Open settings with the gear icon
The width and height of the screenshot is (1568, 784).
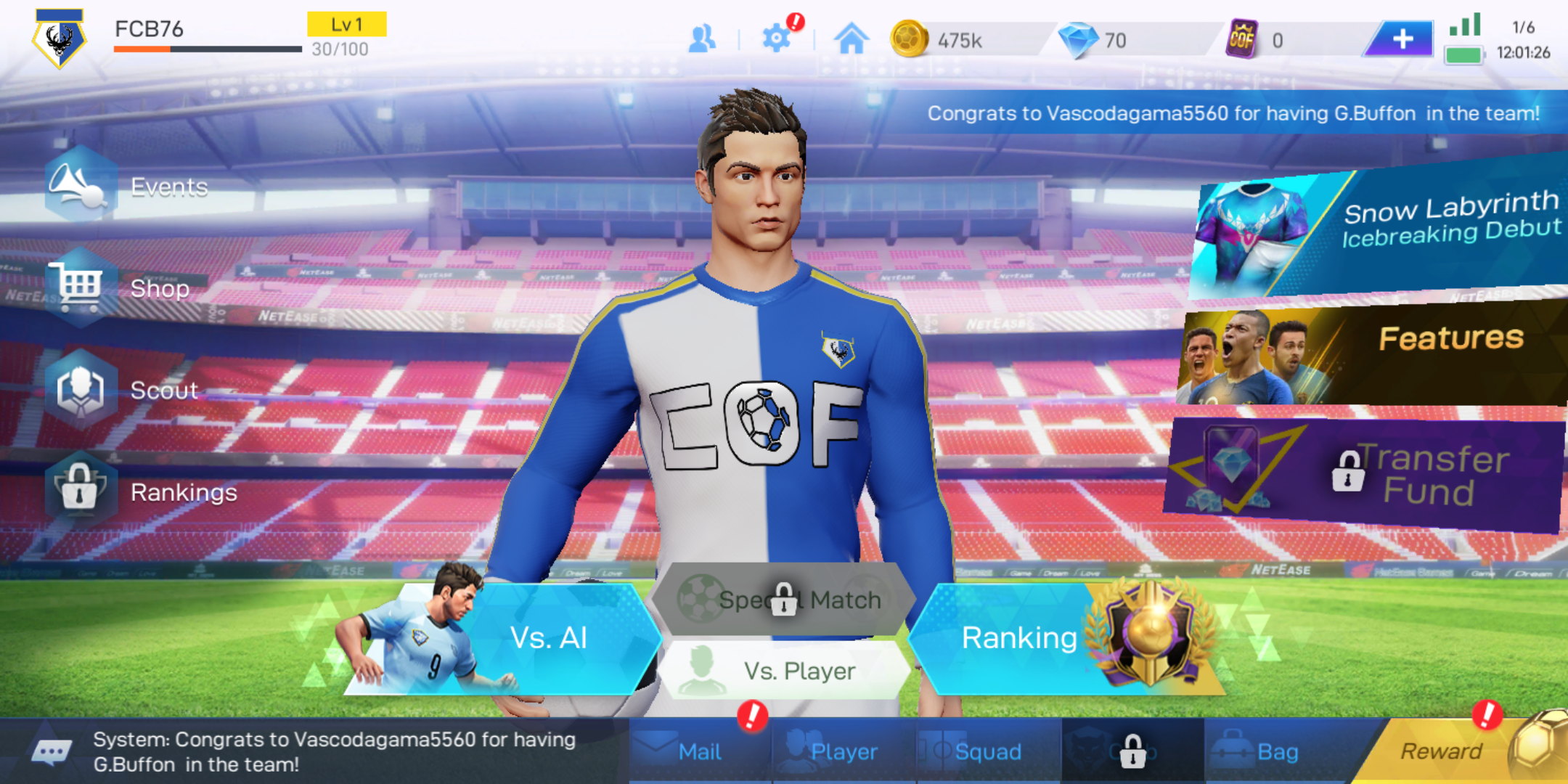[776, 38]
